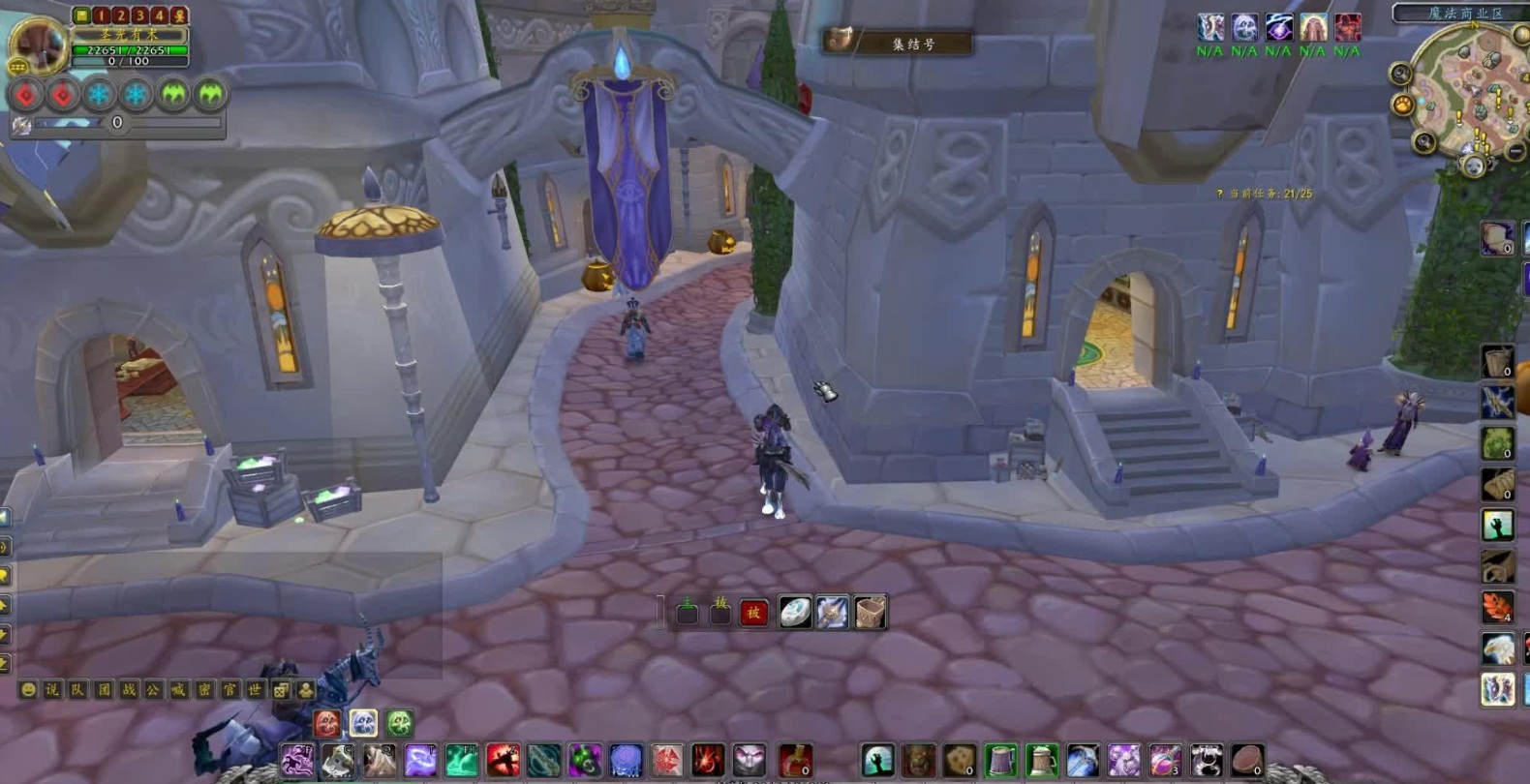Activate the green hand rising ability icon
The height and width of the screenshot is (784, 1530).
click(x=877, y=761)
